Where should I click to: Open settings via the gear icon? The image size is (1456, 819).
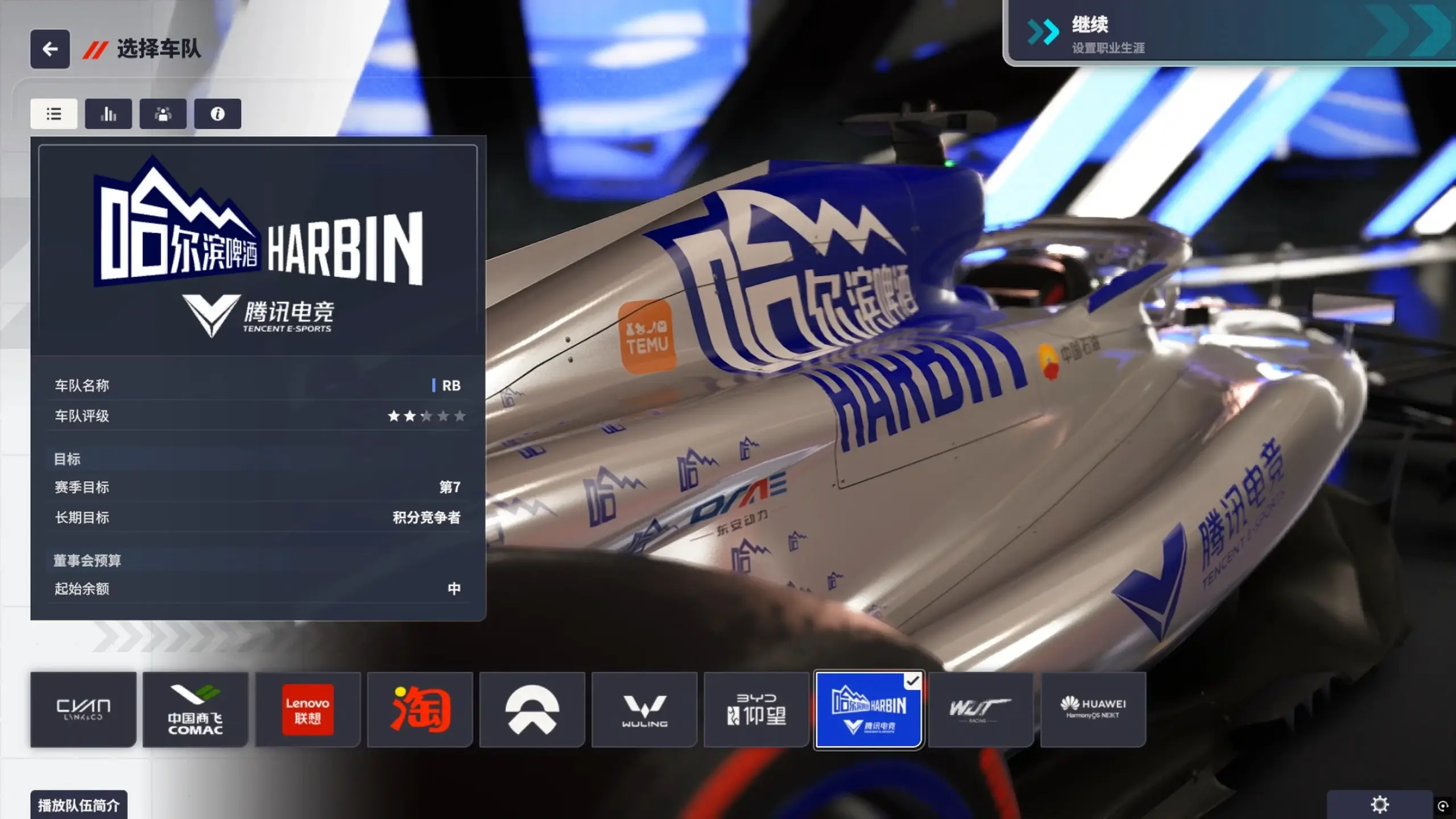[x=1379, y=804]
